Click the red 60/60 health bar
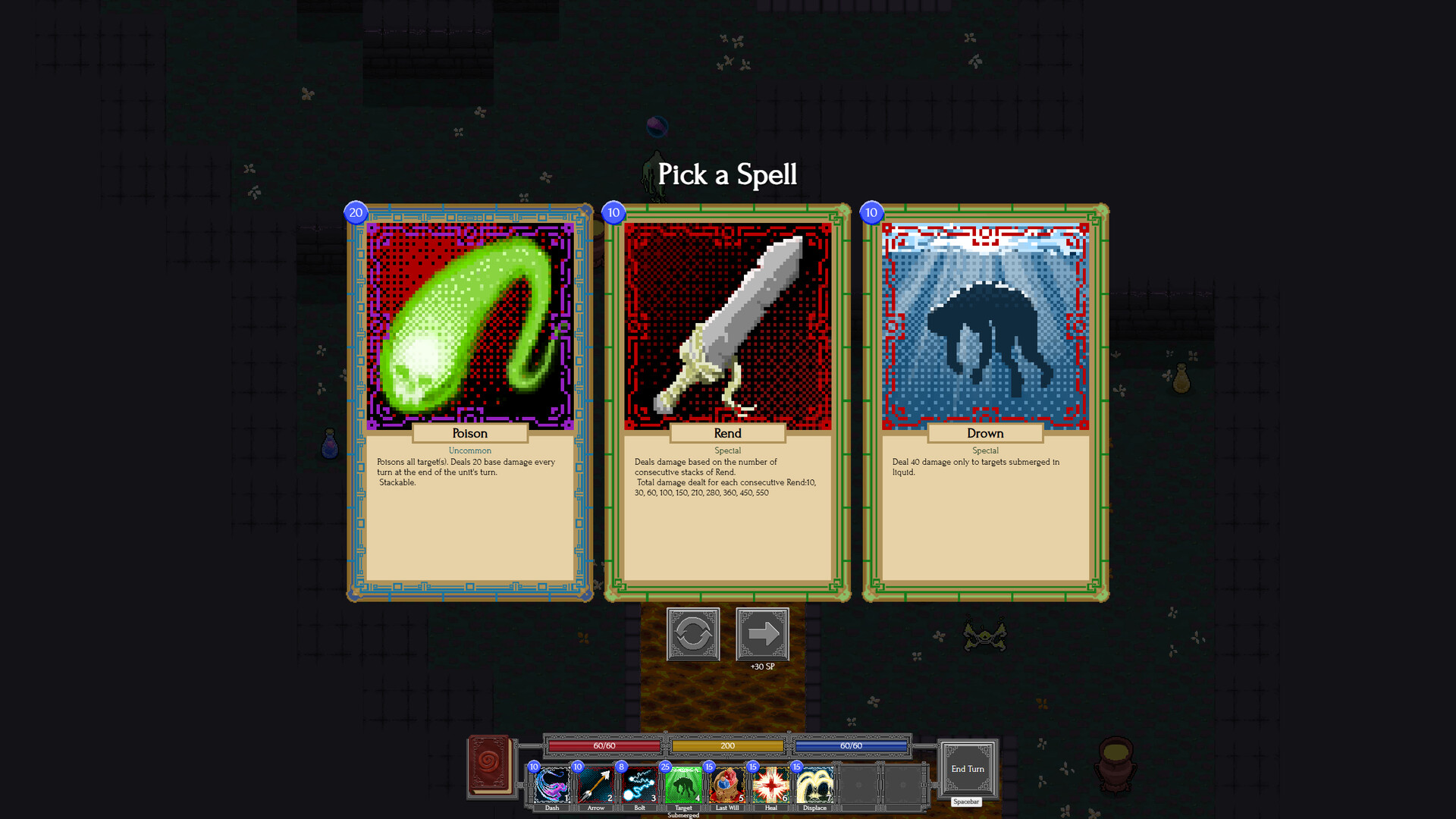 604,745
